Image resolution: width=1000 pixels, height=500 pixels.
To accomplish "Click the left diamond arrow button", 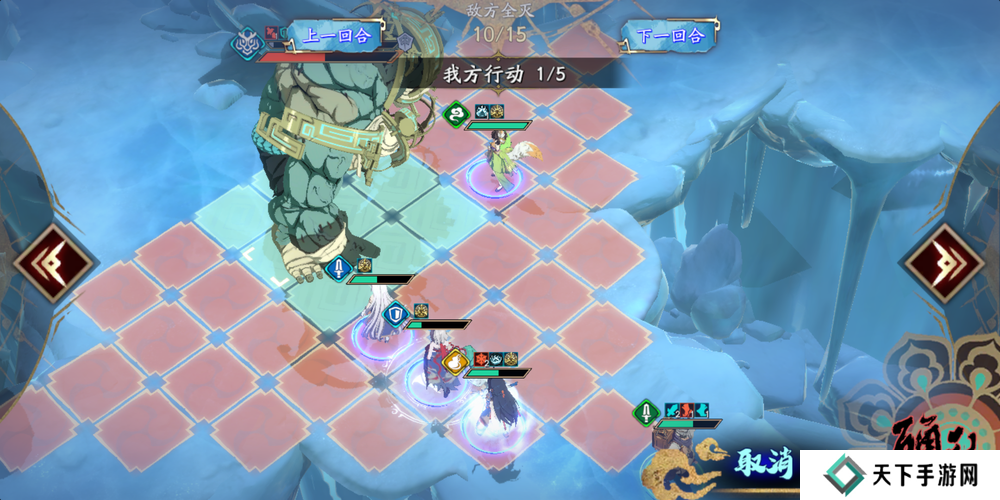I will coord(54,263).
